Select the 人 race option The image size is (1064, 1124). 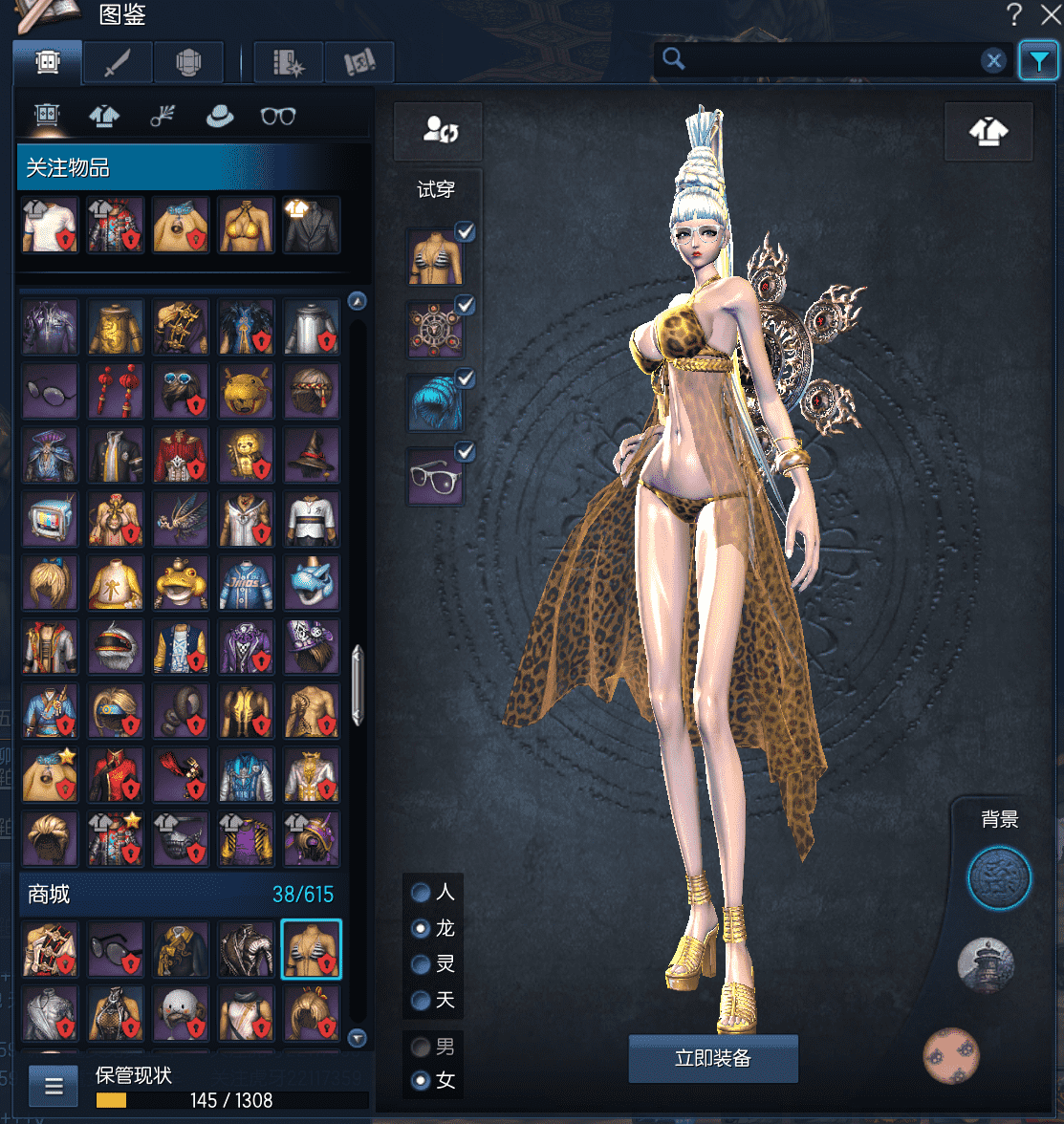click(421, 893)
